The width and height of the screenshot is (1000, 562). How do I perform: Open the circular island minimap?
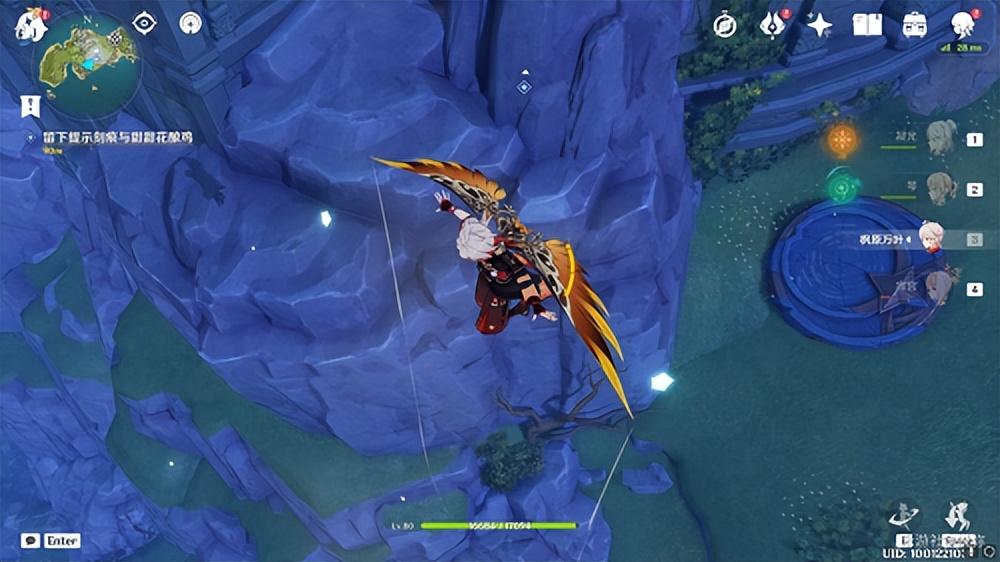click(88, 61)
